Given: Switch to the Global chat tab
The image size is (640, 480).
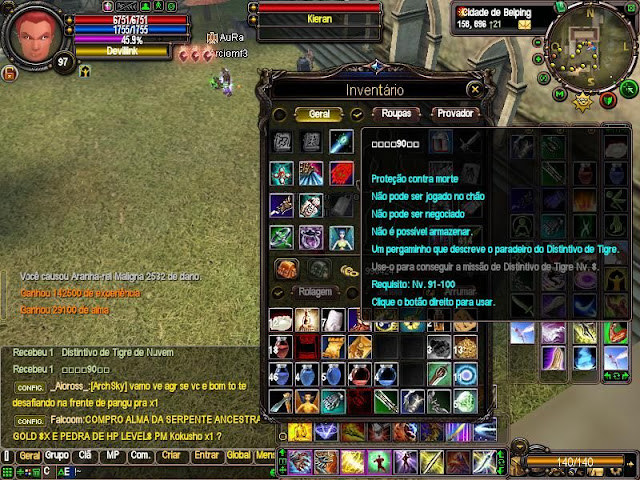Looking at the screenshot, I should tap(238, 456).
